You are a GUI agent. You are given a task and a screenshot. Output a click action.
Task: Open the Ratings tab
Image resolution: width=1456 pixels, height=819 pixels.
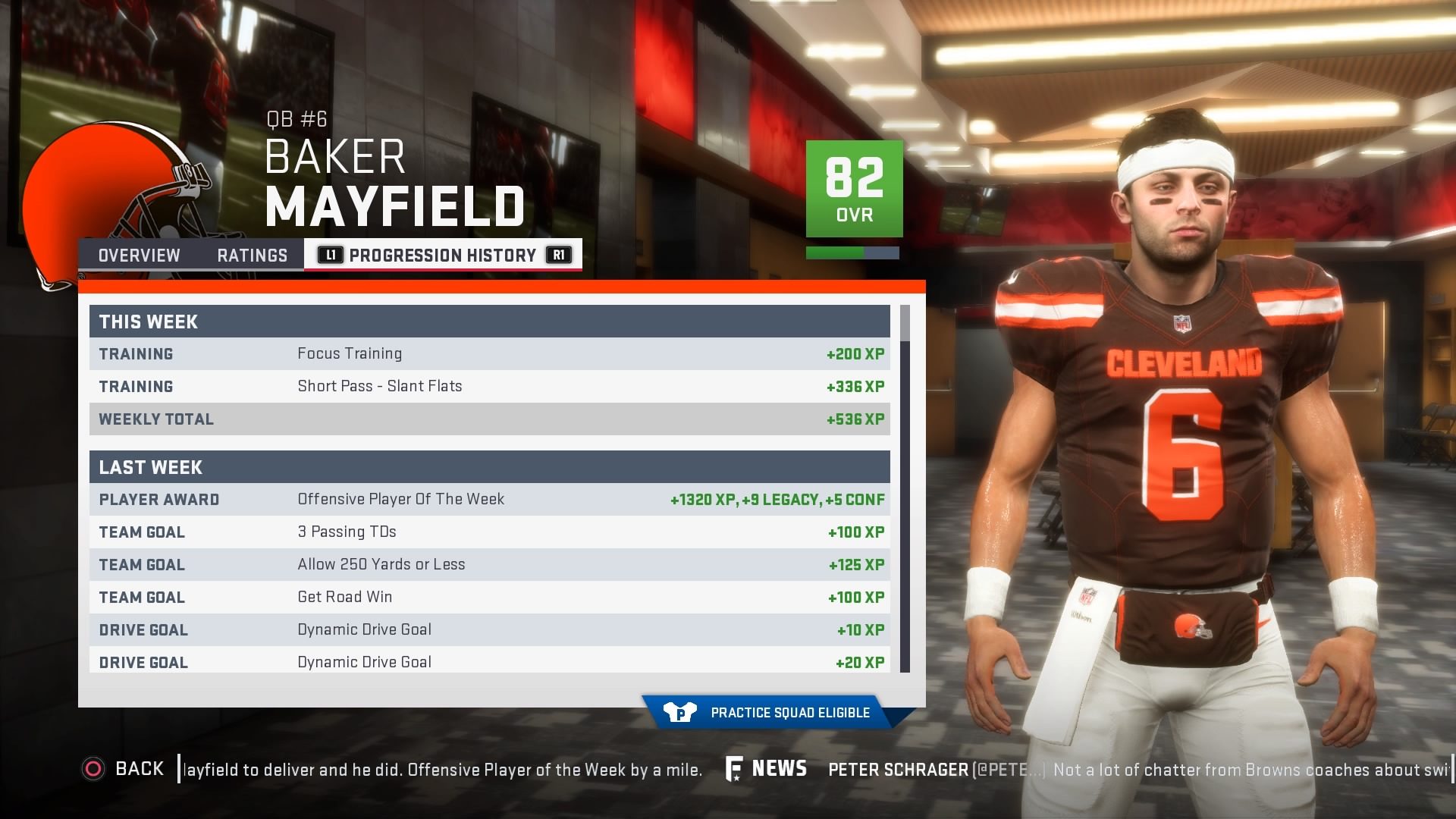pos(252,256)
